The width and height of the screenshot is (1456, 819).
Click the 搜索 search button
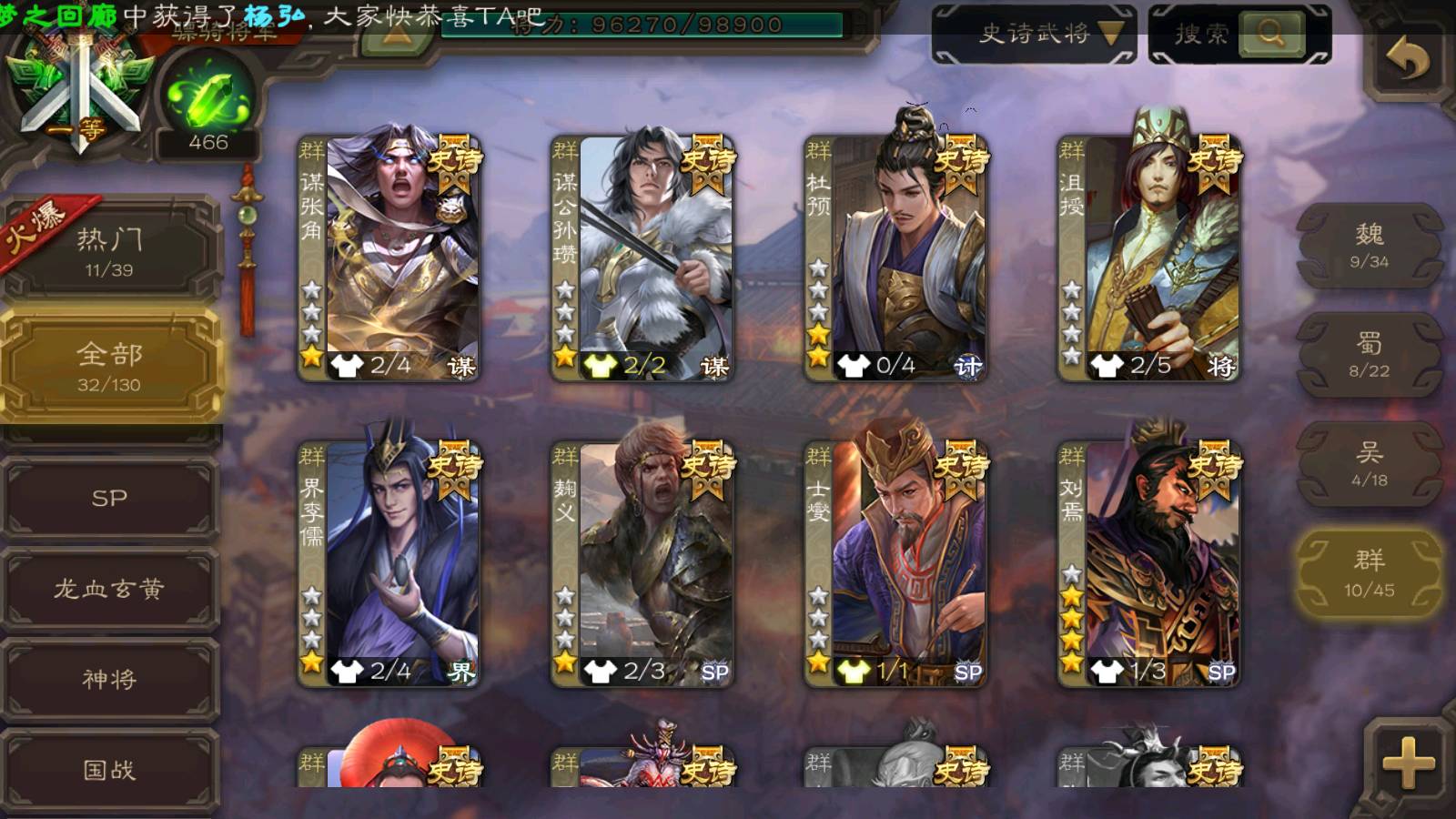(x=1239, y=35)
